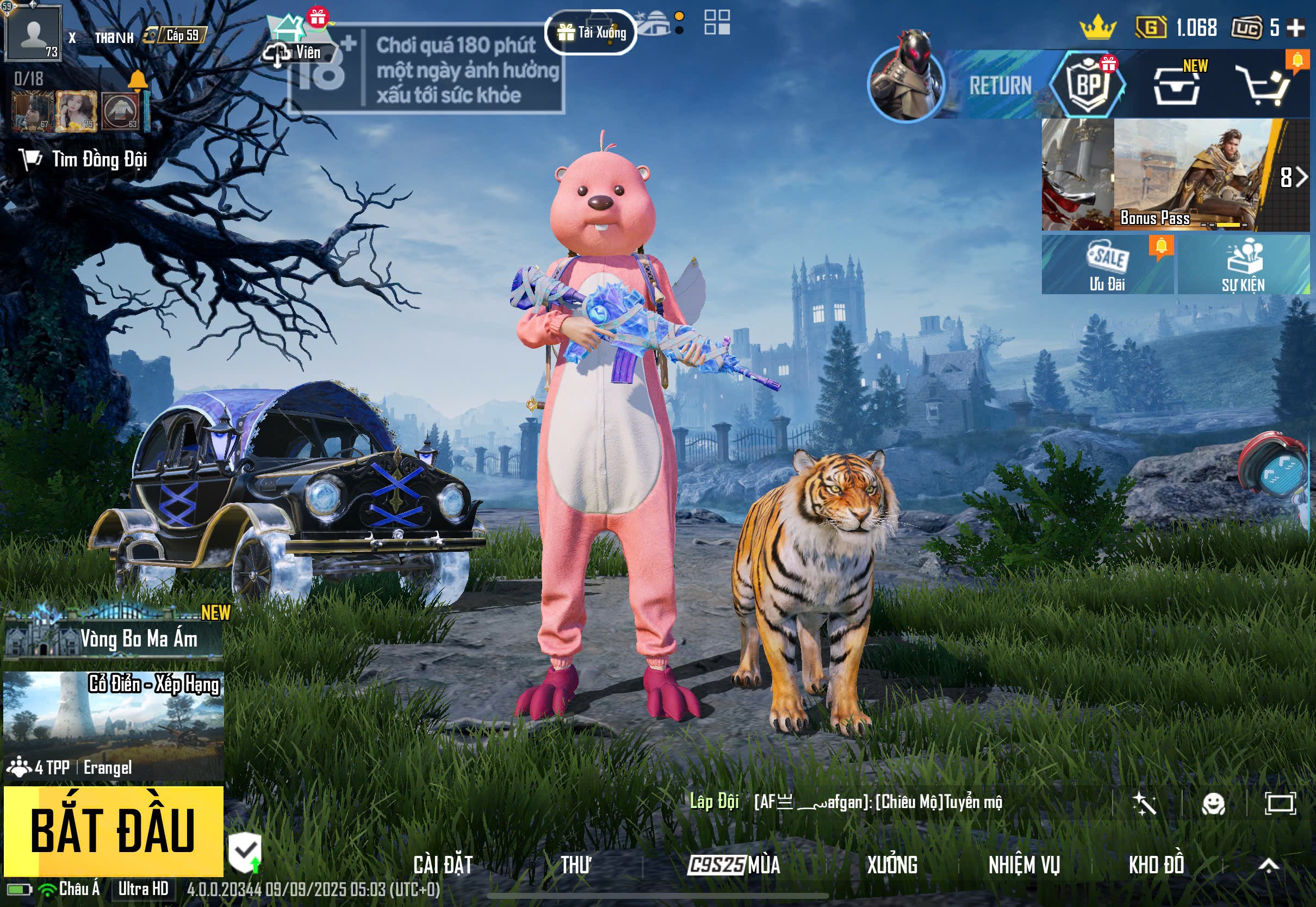Open the BP battle pass icon

click(x=1088, y=85)
